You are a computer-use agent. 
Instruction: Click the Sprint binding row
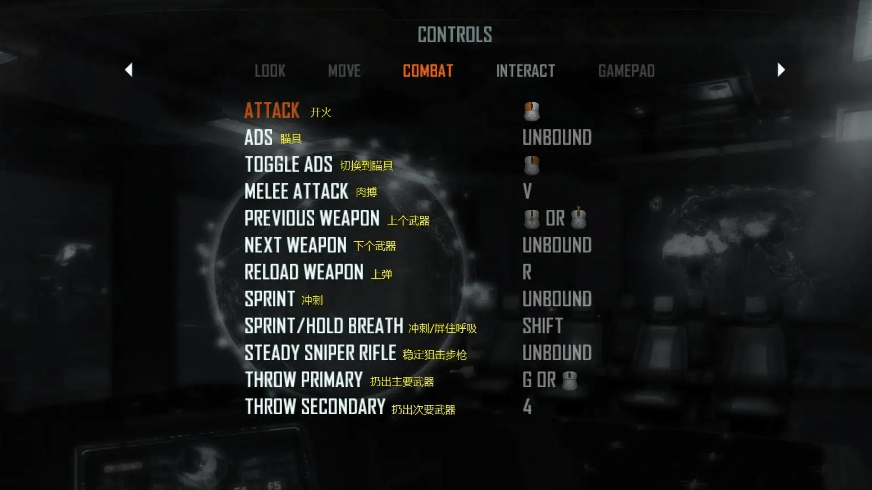(x=270, y=300)
